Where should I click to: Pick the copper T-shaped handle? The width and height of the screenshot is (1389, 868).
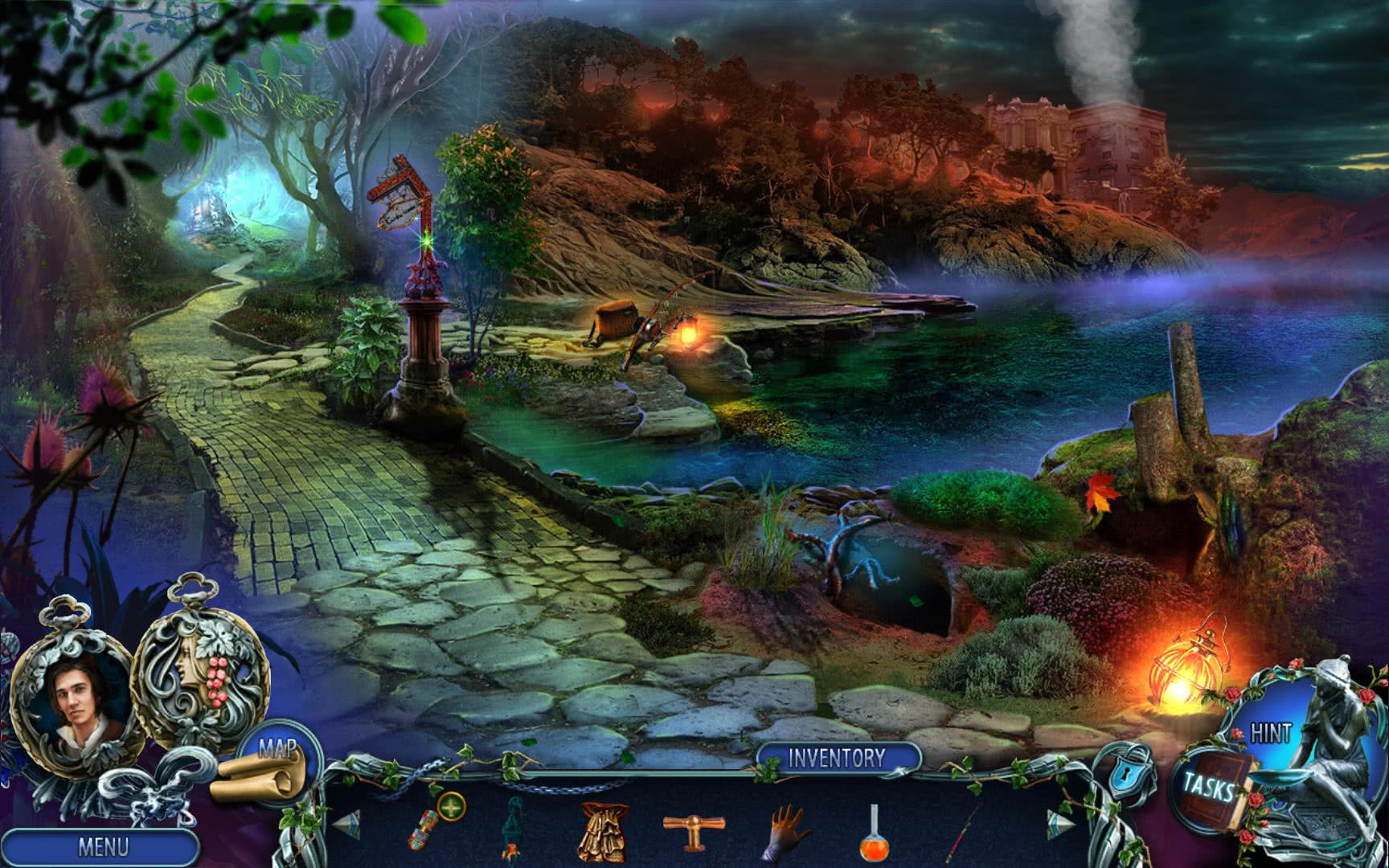click(693, 828)
